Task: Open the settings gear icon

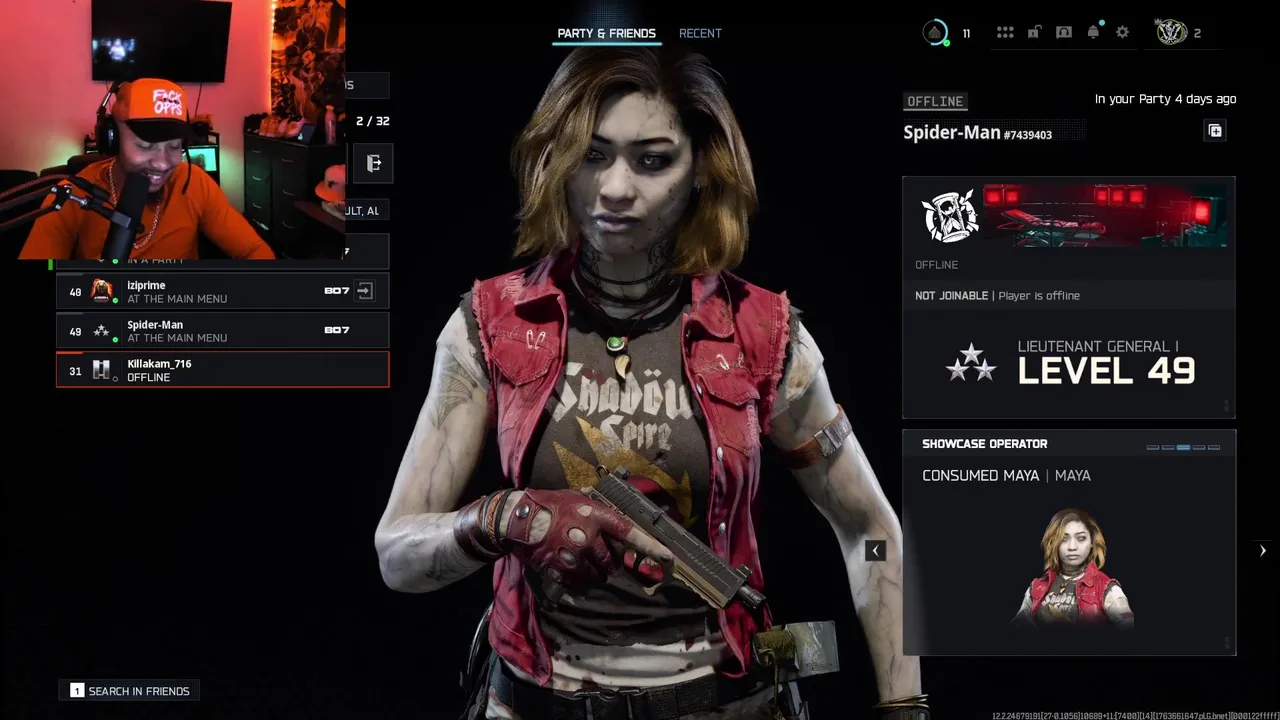Action: (x=1122, y=33)
